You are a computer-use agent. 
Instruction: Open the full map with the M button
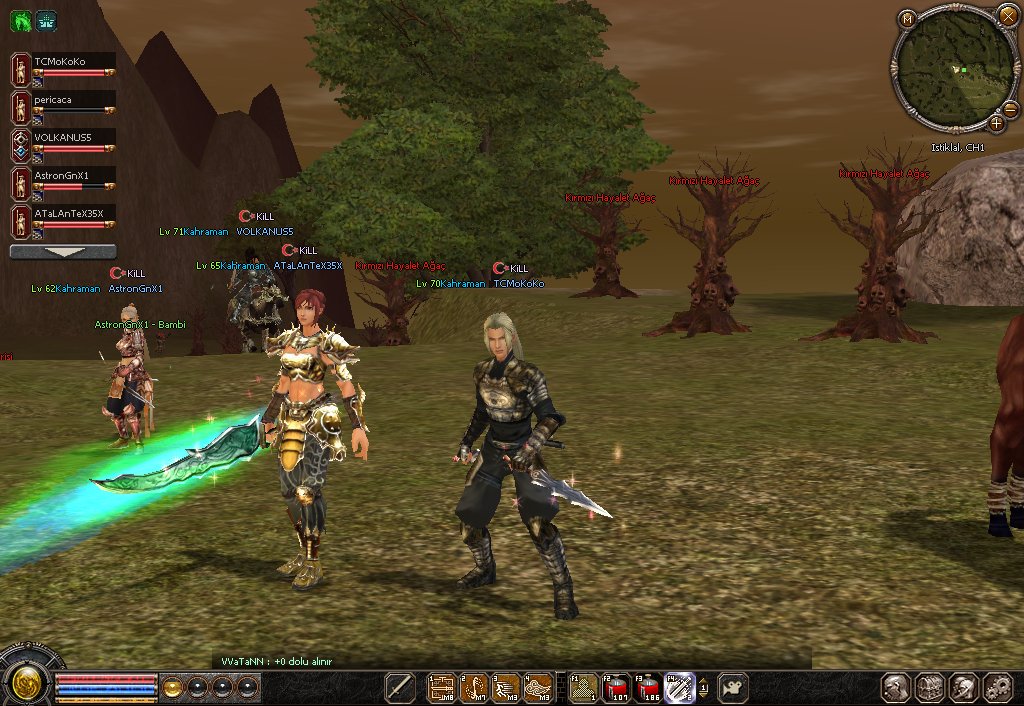907,18
